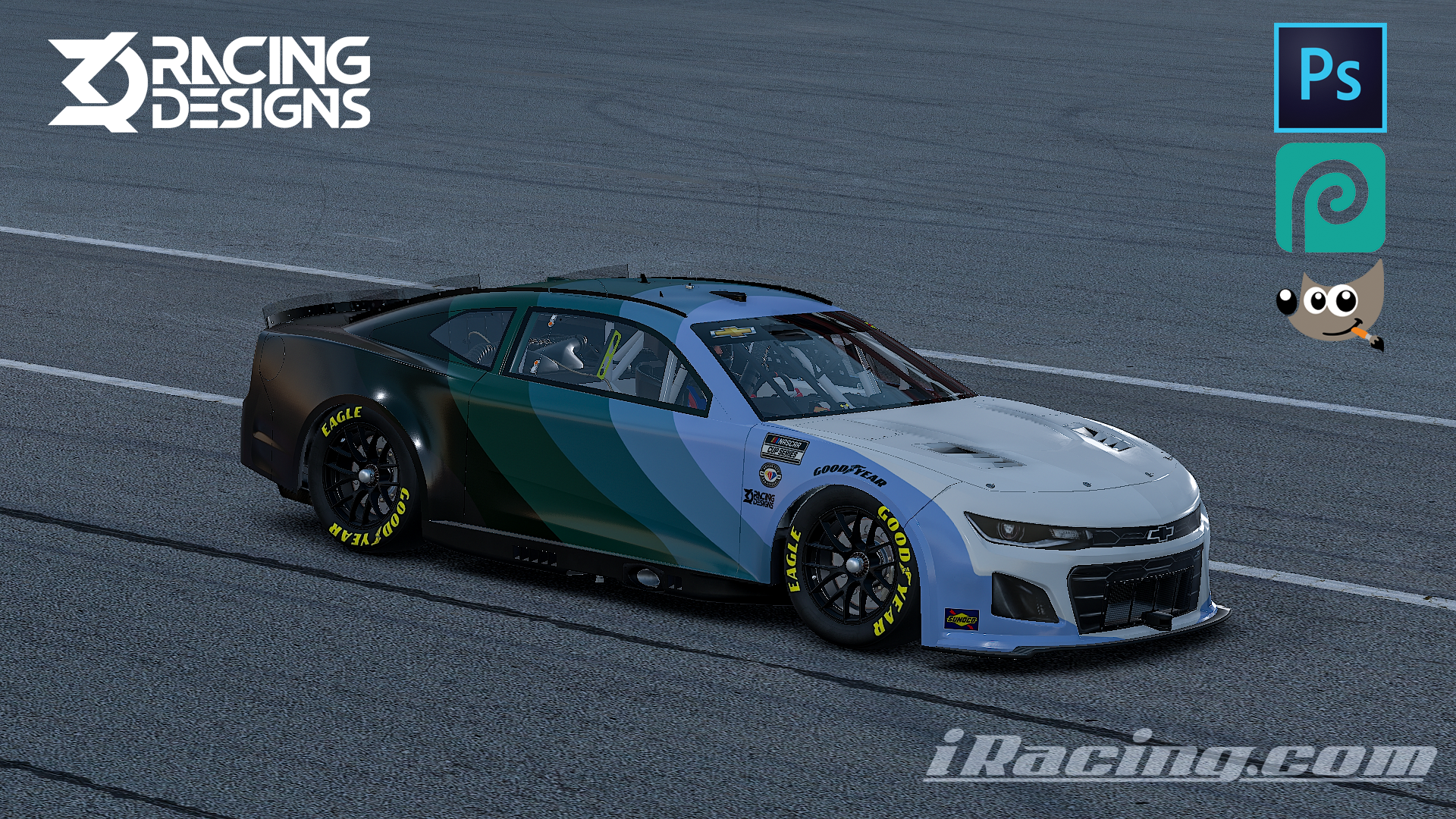The width and height of the screenshot is (1456, 819).
Task: Click the Photoshop Ps icon
Action: [x=1330, y=77]
